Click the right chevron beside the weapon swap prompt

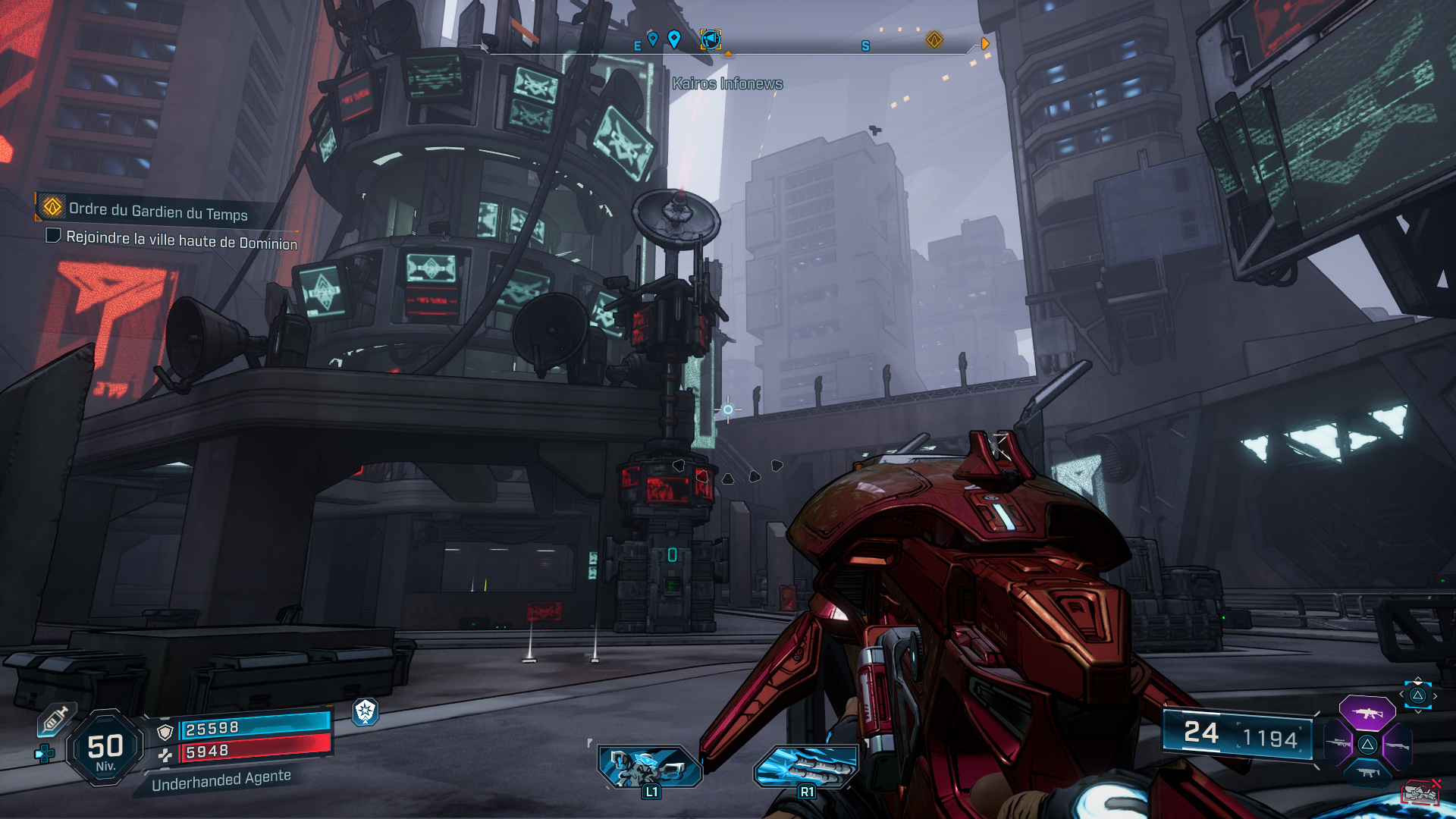tap(1435, 695)
